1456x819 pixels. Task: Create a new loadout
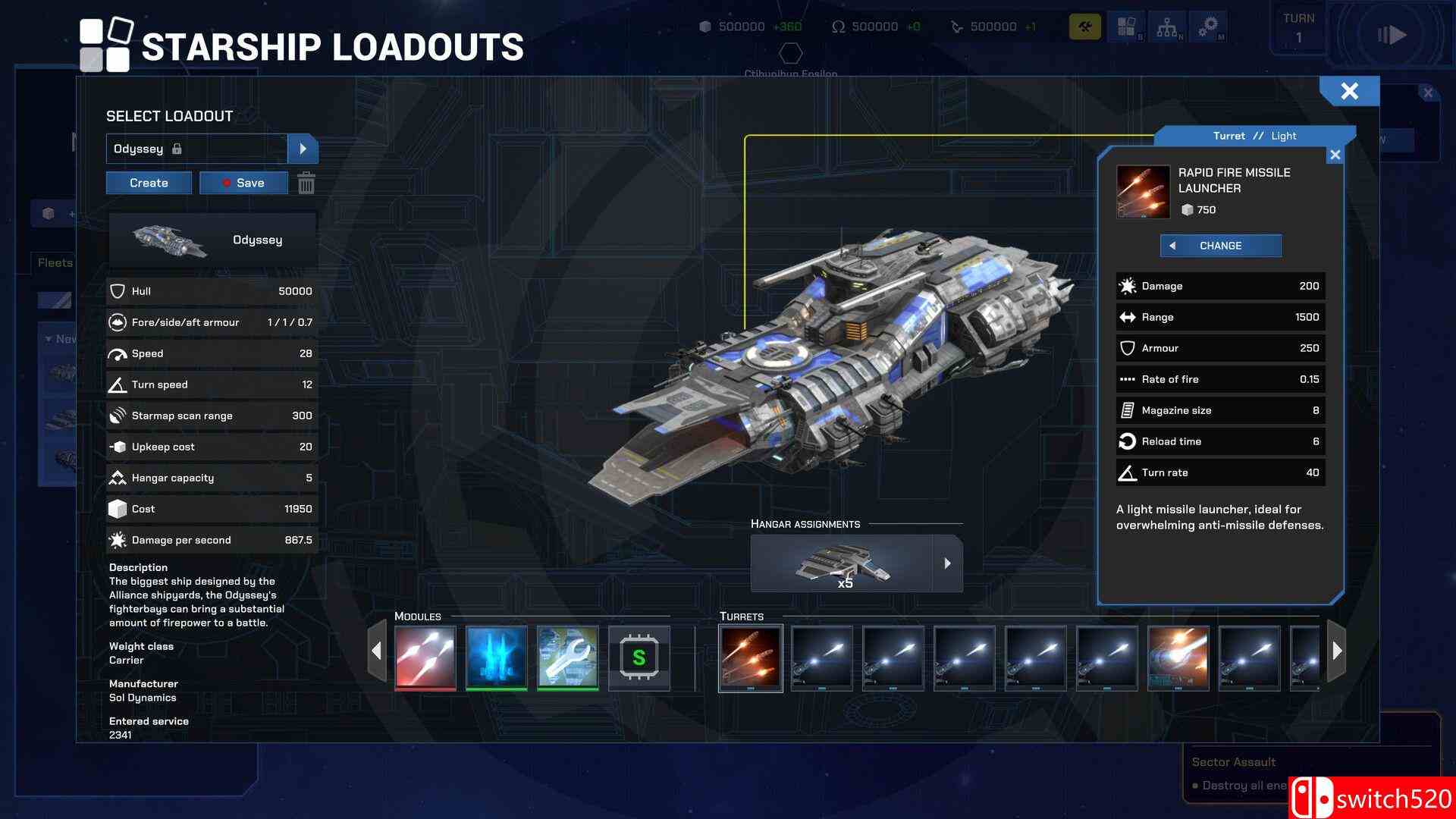[x=149, y=183]
